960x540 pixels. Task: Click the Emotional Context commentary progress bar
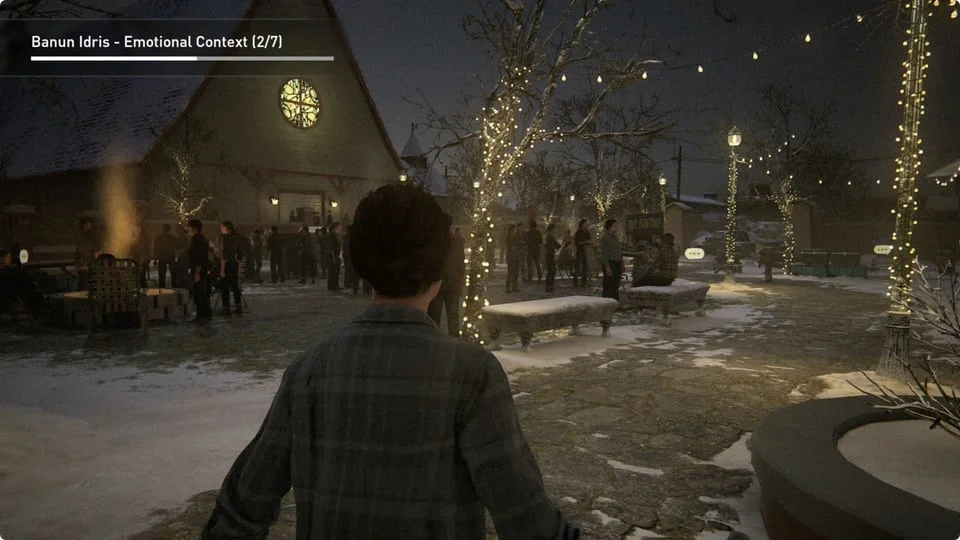(x=182, y=59)
